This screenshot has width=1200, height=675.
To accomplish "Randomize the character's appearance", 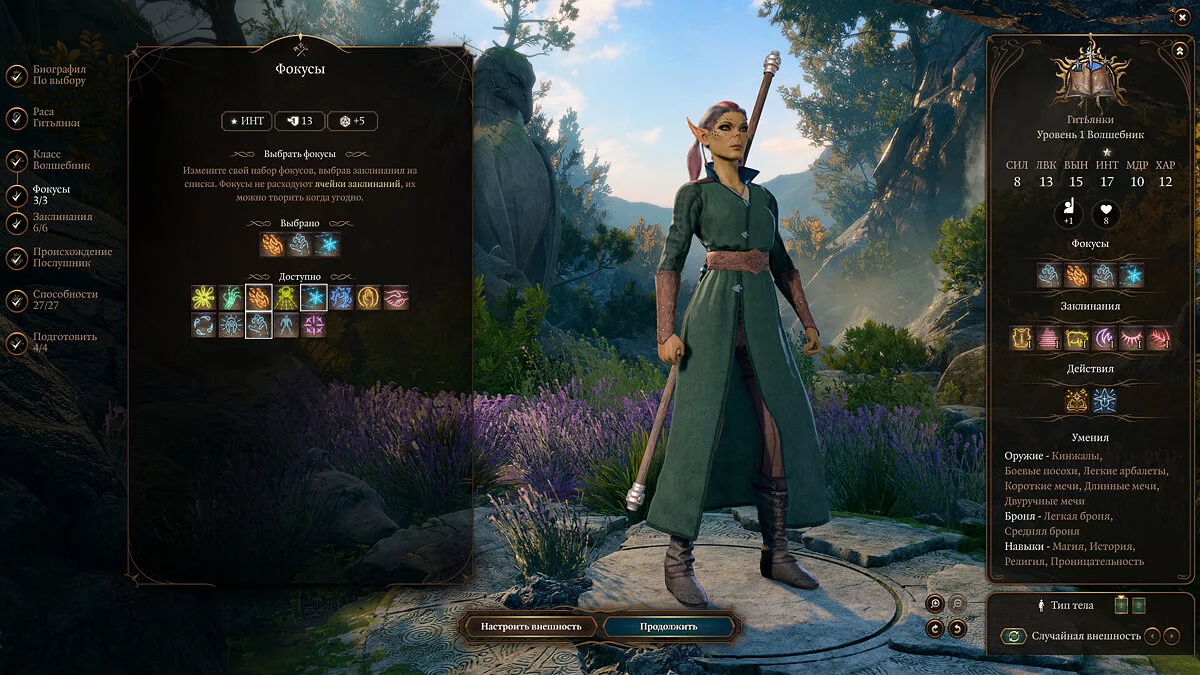I will tap(1013, 636).
